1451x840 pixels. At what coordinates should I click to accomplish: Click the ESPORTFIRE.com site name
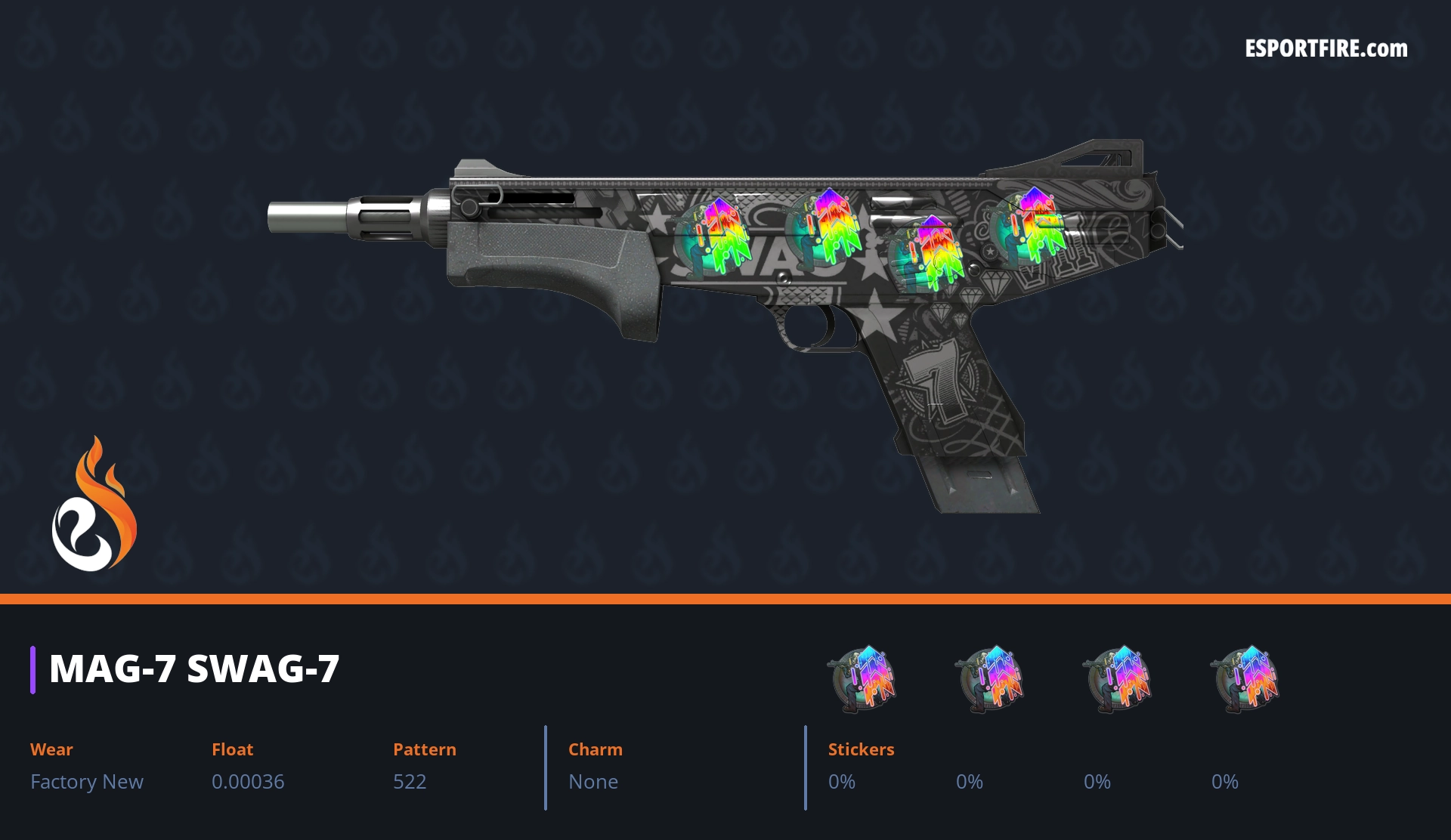point(1326,49)
